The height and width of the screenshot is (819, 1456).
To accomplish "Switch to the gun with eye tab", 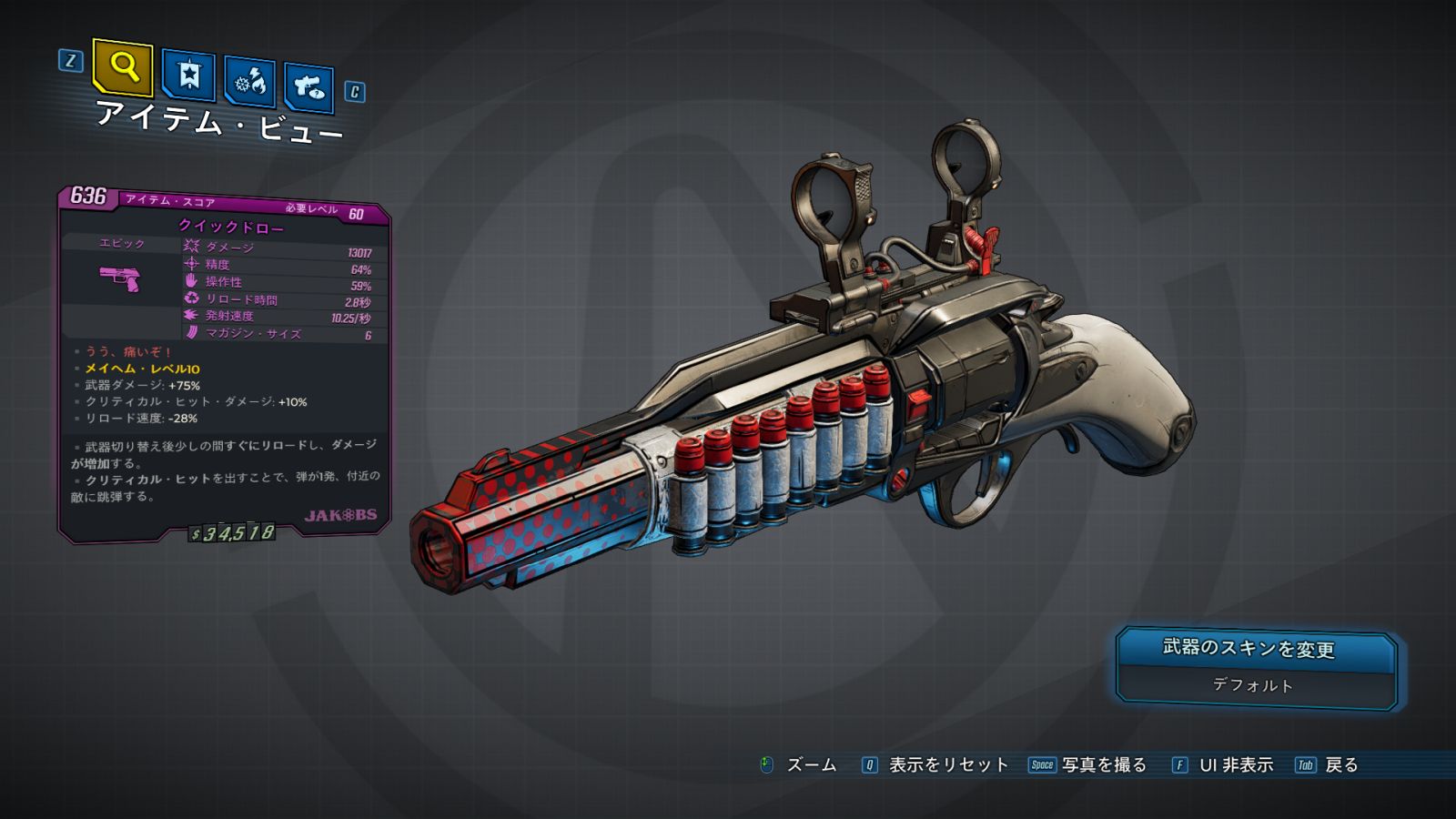I will [308, 88].
